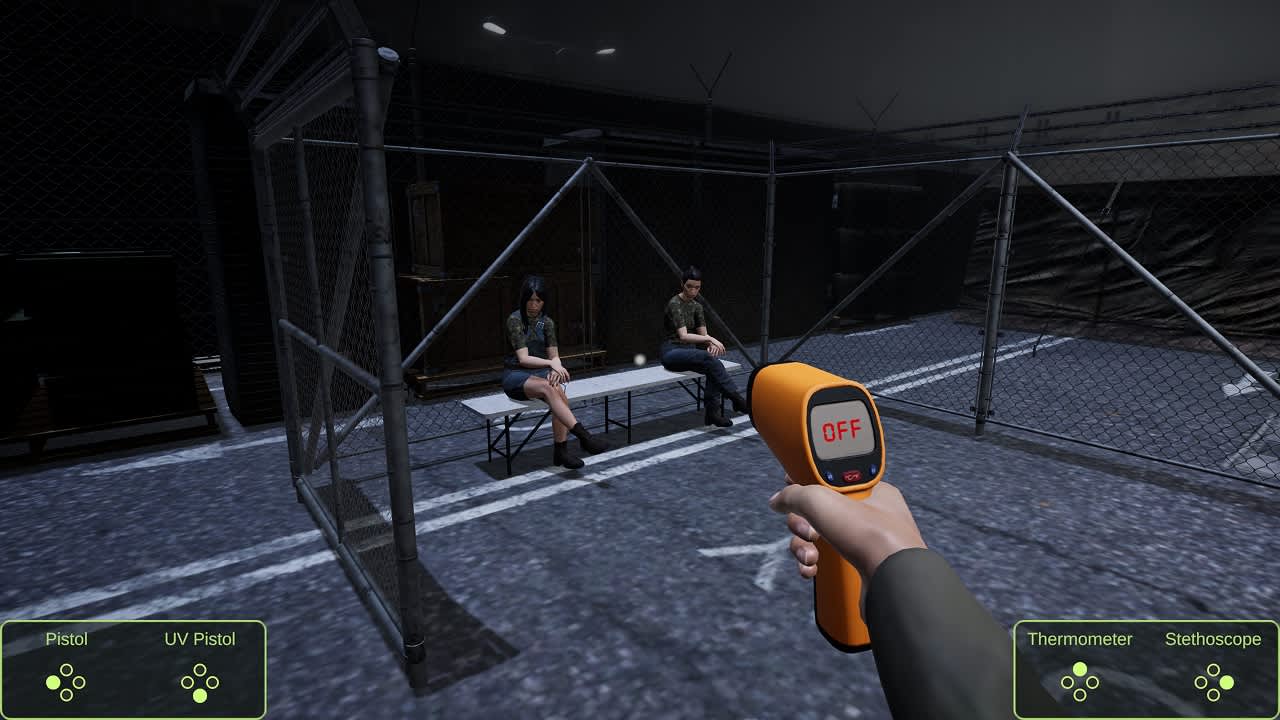The image size is (1280, 720).
Task: Click the lit right dot under Stethoscope
Action: coord(1227,684)
